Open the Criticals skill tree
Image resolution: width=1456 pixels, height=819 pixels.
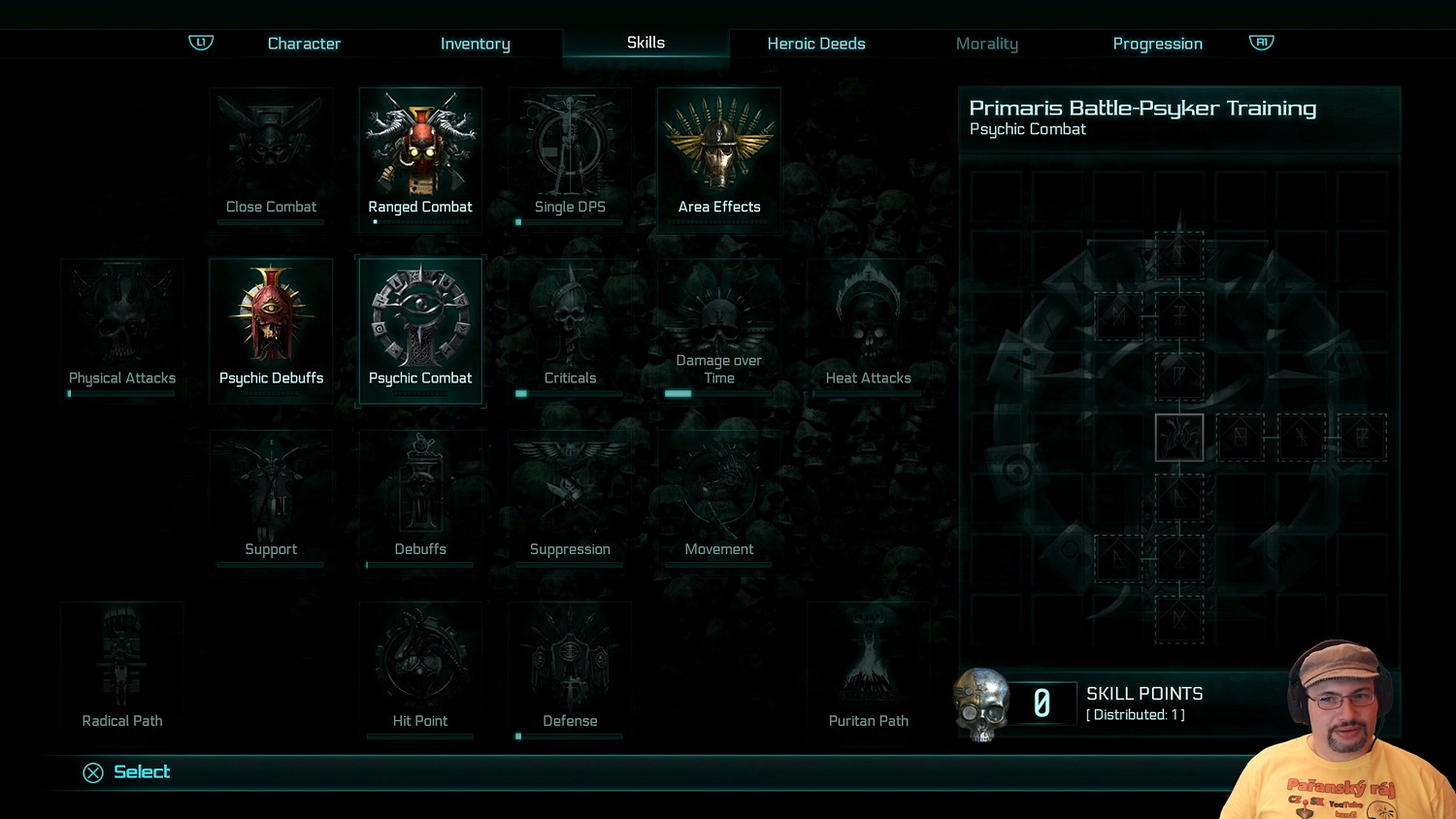pos(570,327)
